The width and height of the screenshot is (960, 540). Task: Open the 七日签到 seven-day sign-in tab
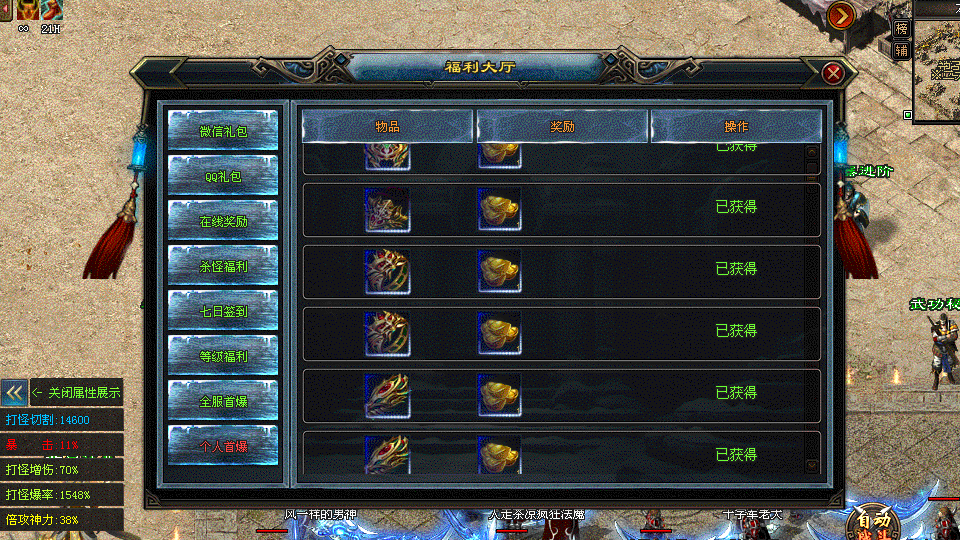(x=223, y=311)
